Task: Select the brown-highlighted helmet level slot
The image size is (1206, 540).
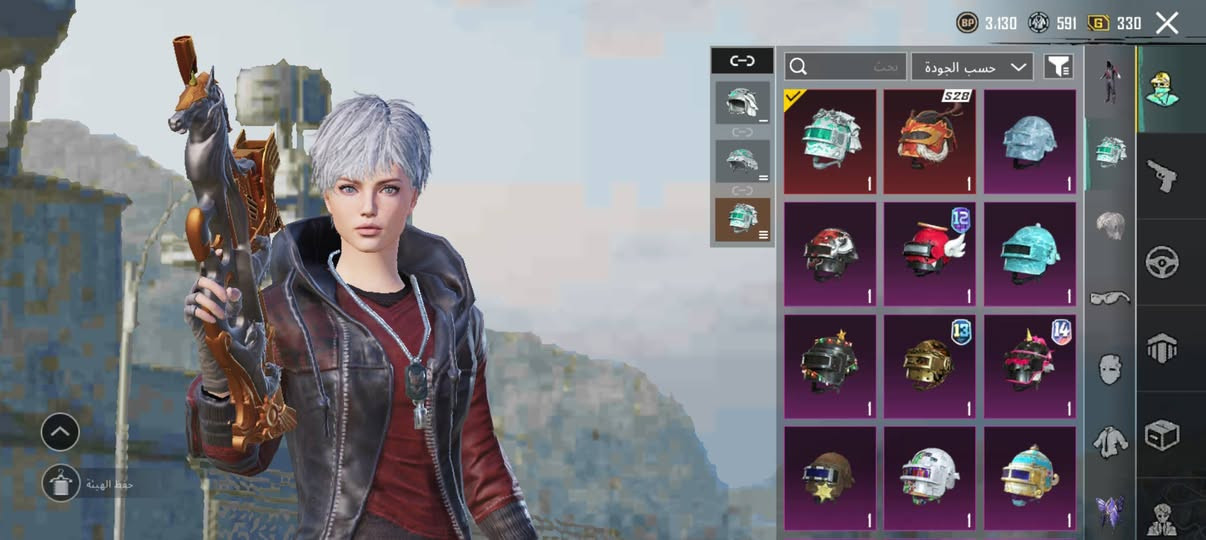Action: click(742, 220)
